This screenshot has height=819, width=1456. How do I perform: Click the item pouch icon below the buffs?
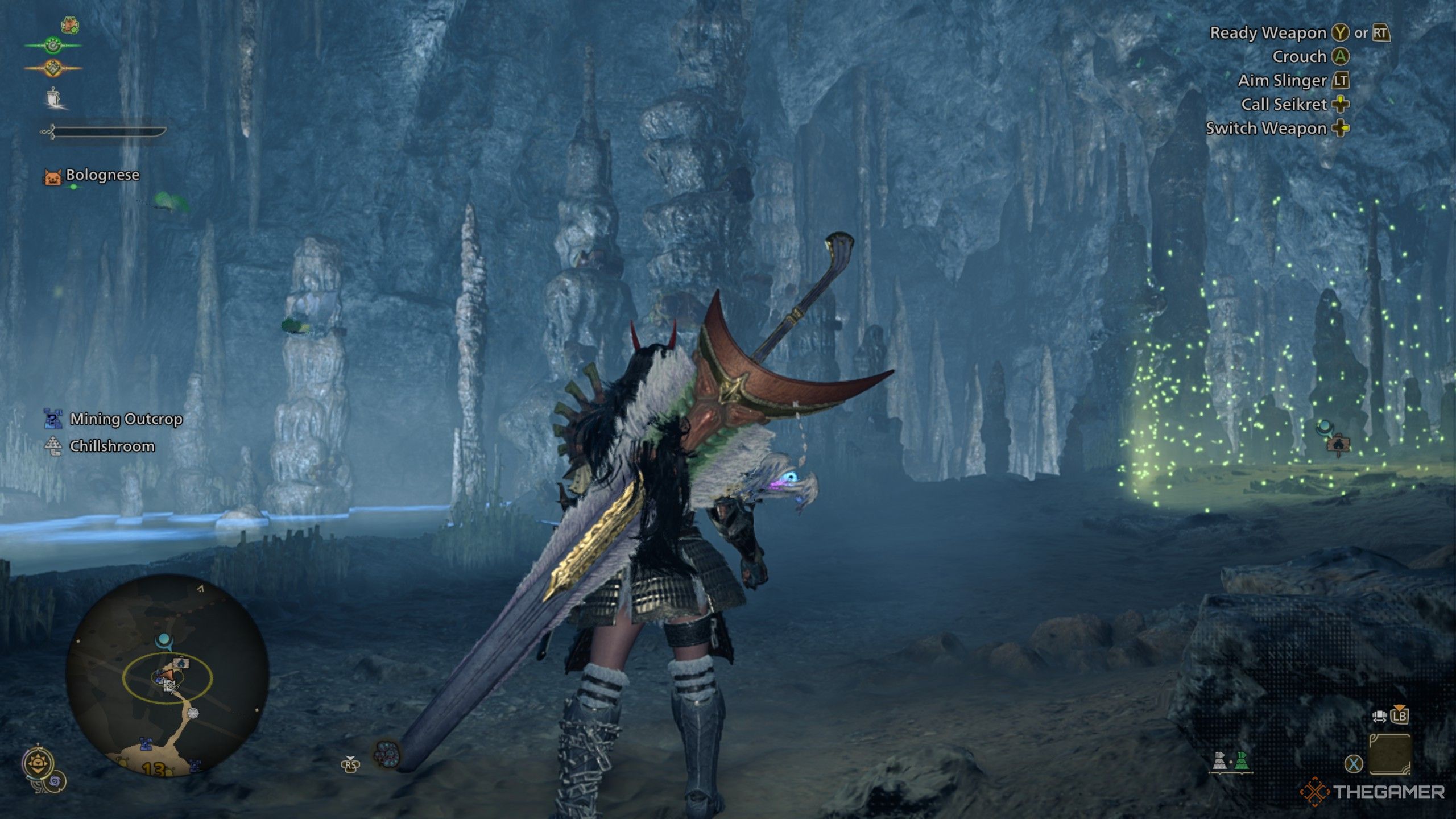[x=54, y=98]
